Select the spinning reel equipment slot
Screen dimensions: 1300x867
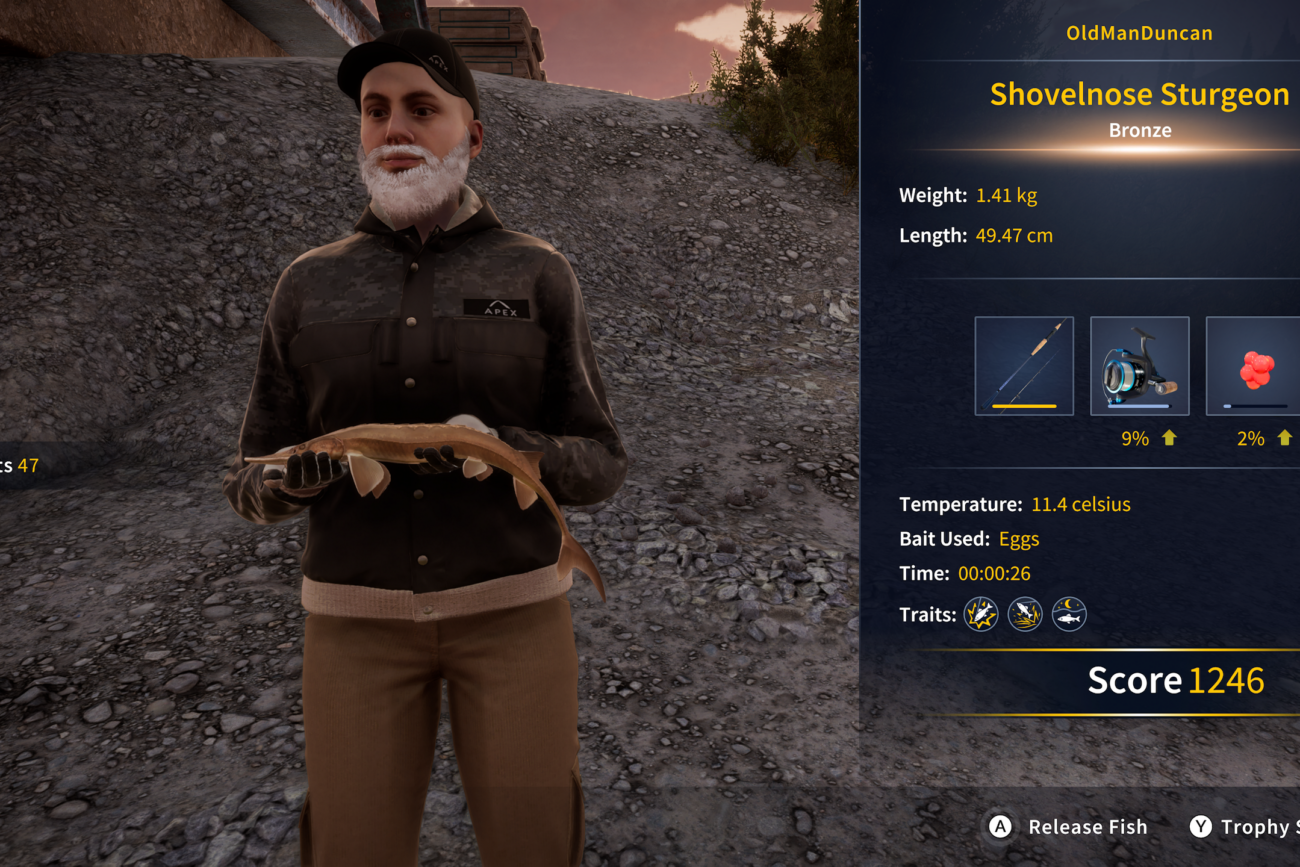1139,366
